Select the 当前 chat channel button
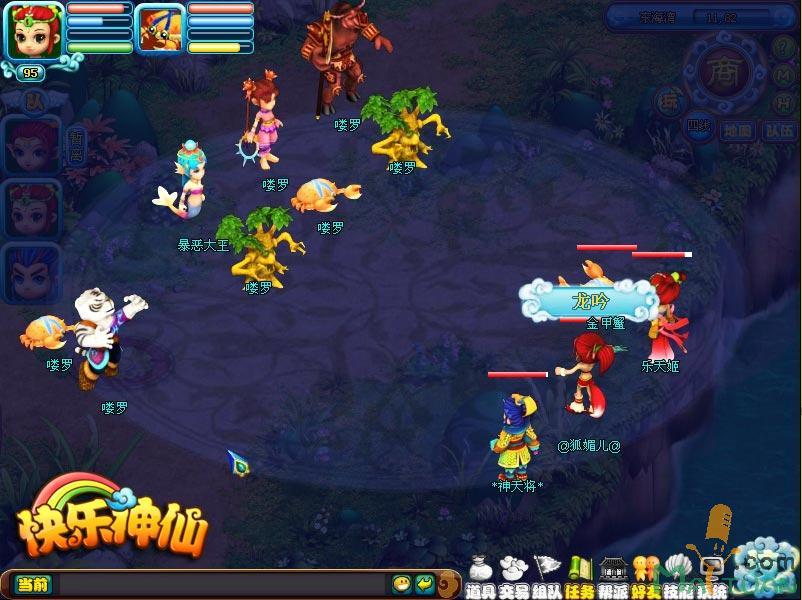 coord(32,584)
